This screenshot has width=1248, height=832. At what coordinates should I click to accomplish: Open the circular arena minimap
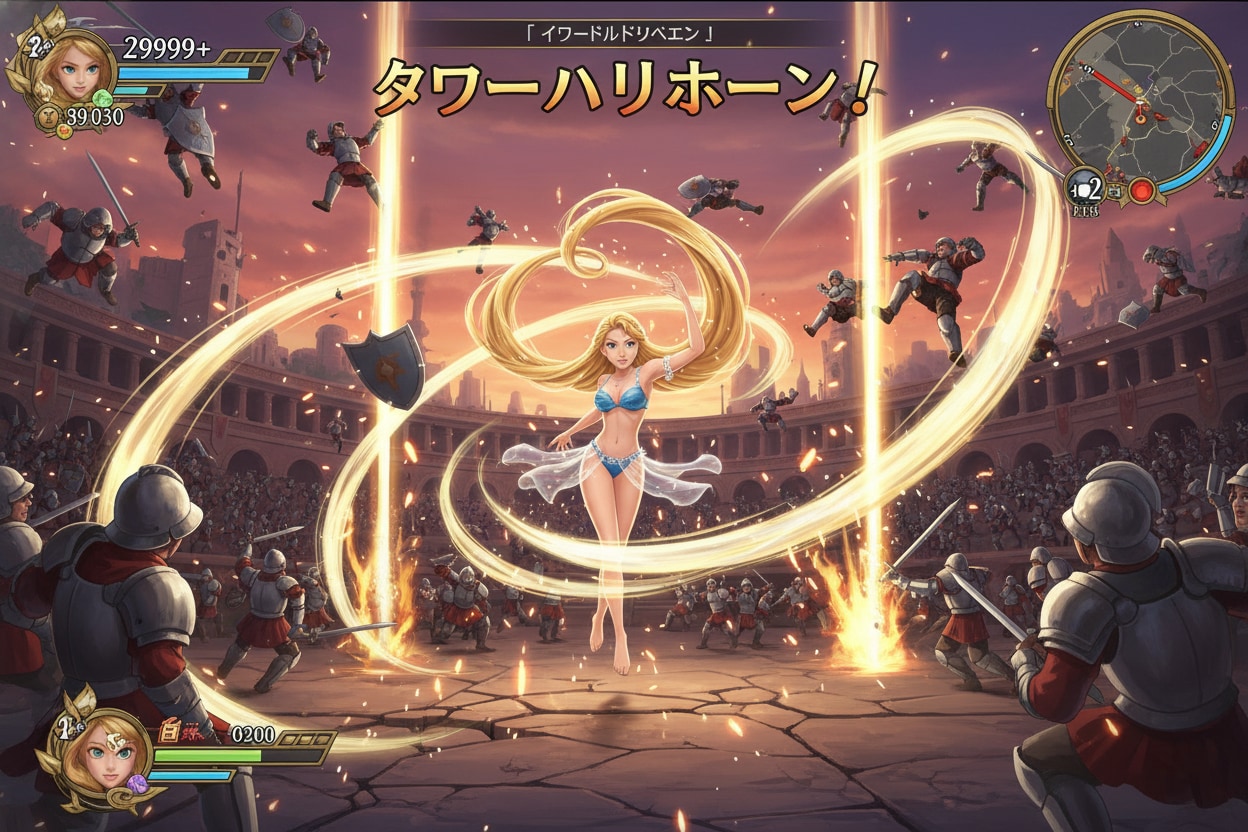1139,99
